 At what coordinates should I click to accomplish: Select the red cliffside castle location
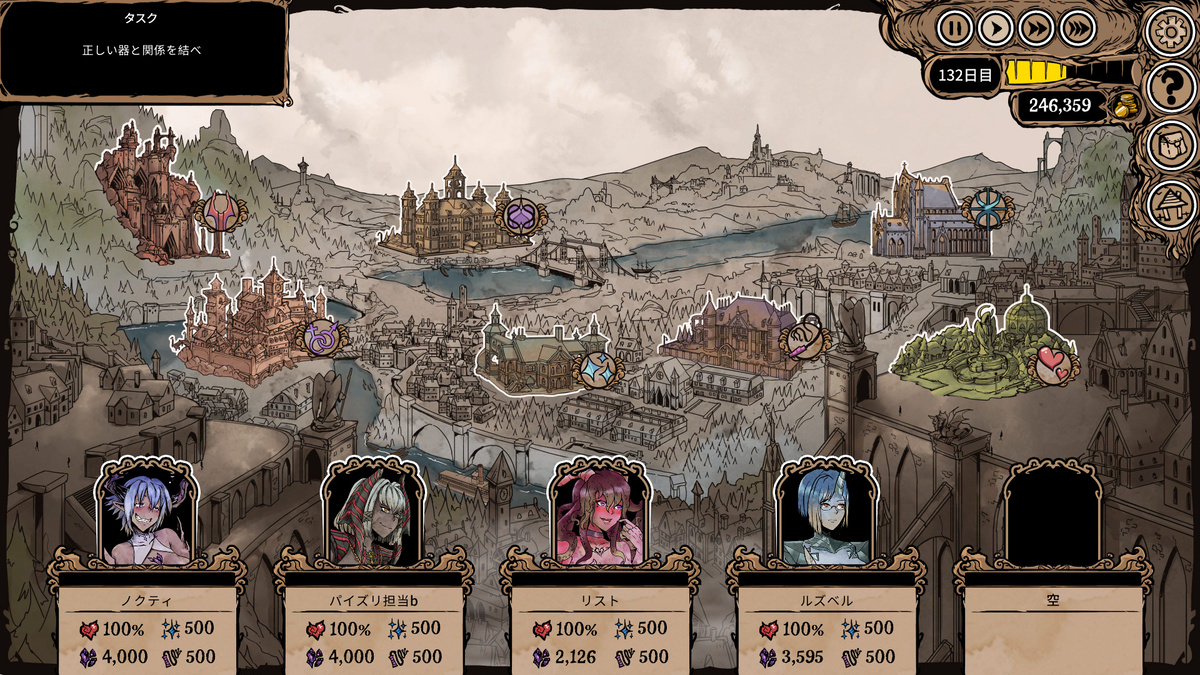click(150, 195)
